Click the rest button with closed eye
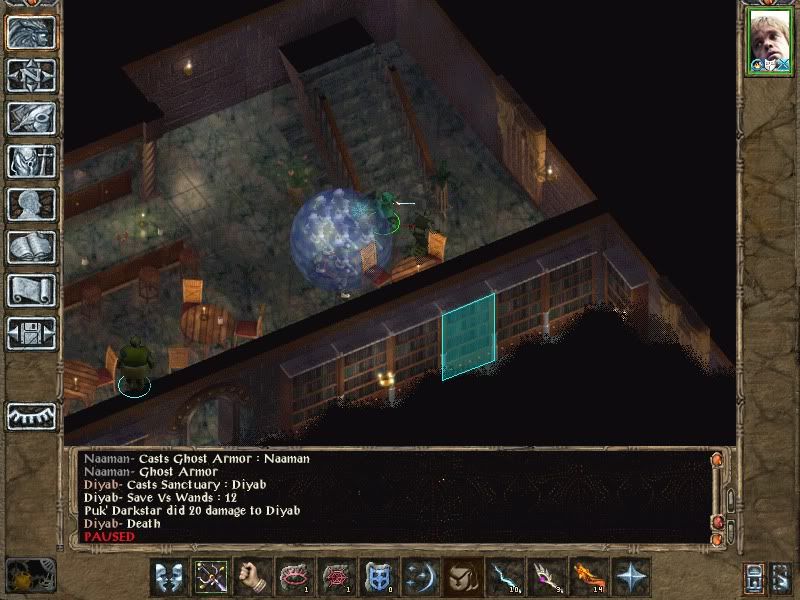 31,415
